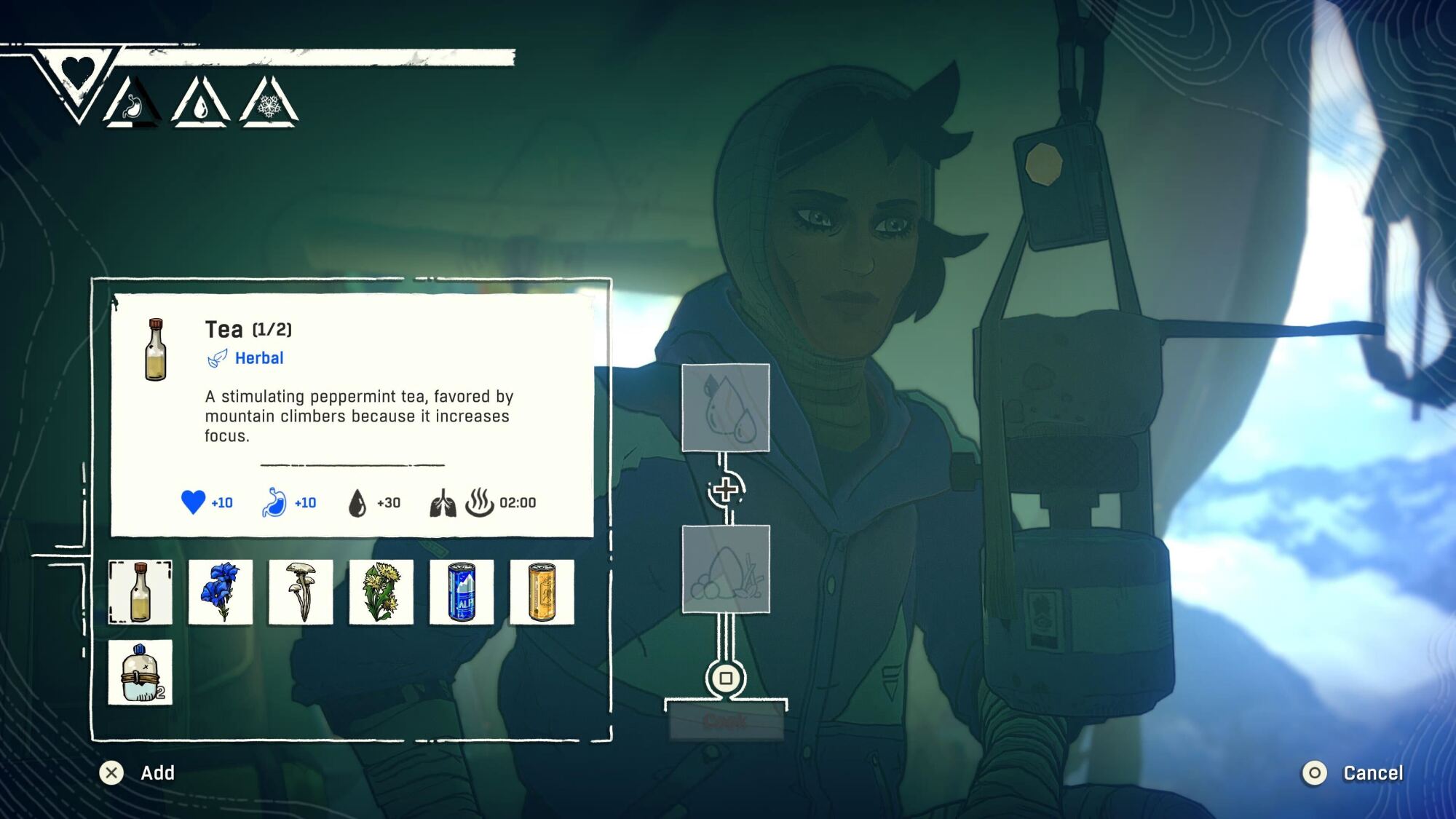1456x819 pixels.
Task: Select the orange can ingredient
Action: (541, 593)
